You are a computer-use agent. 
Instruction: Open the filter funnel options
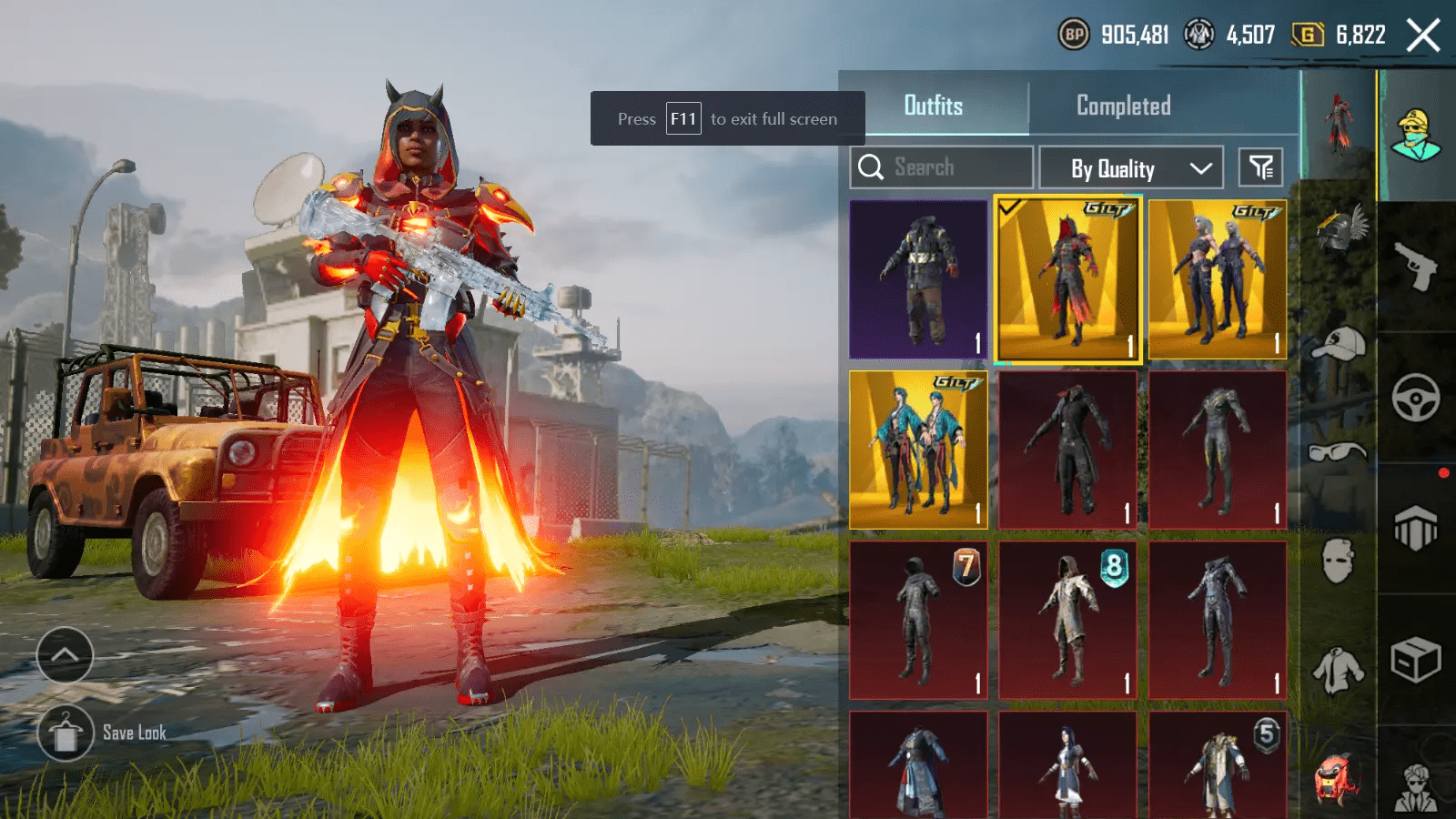pos(1260,167)
